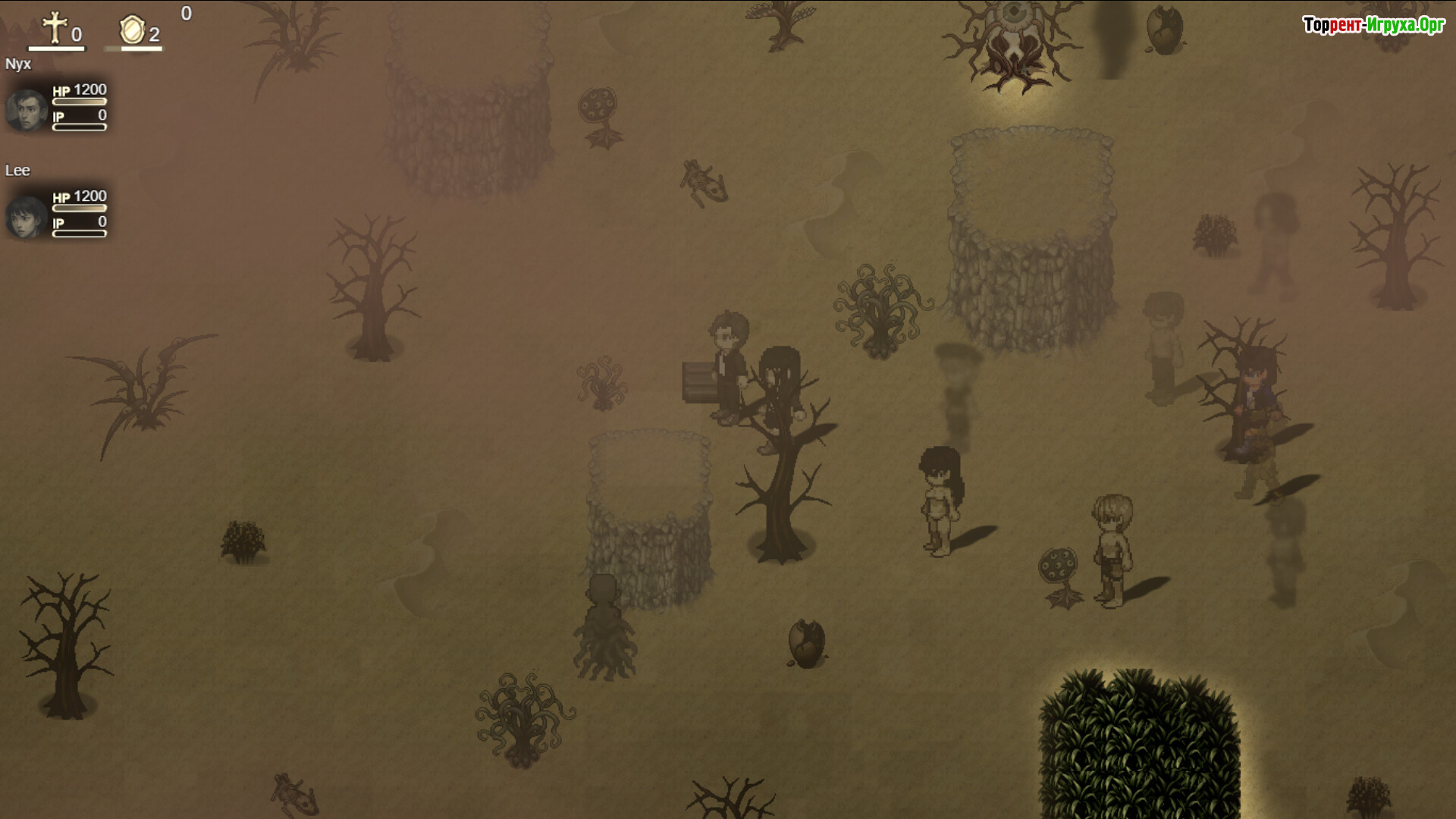The width and height of the screenshot is (1456, 819).
Task: Click the Торрент-Игруха.Орг watermark
Action: (1373, 25)
